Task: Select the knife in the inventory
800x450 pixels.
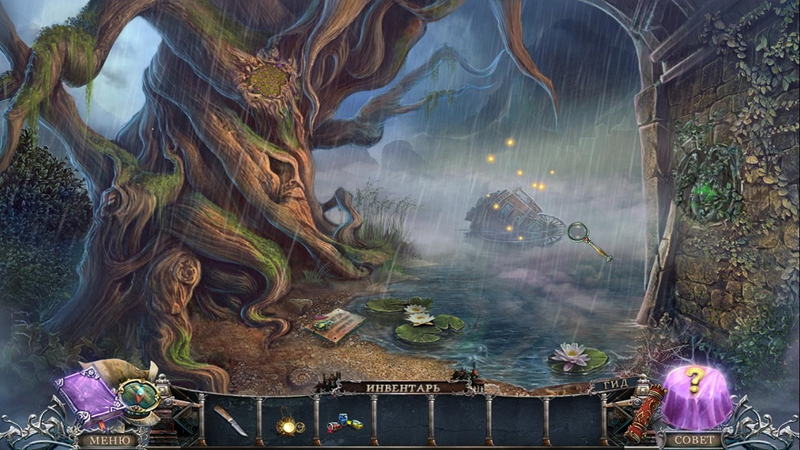Action: 230,420
